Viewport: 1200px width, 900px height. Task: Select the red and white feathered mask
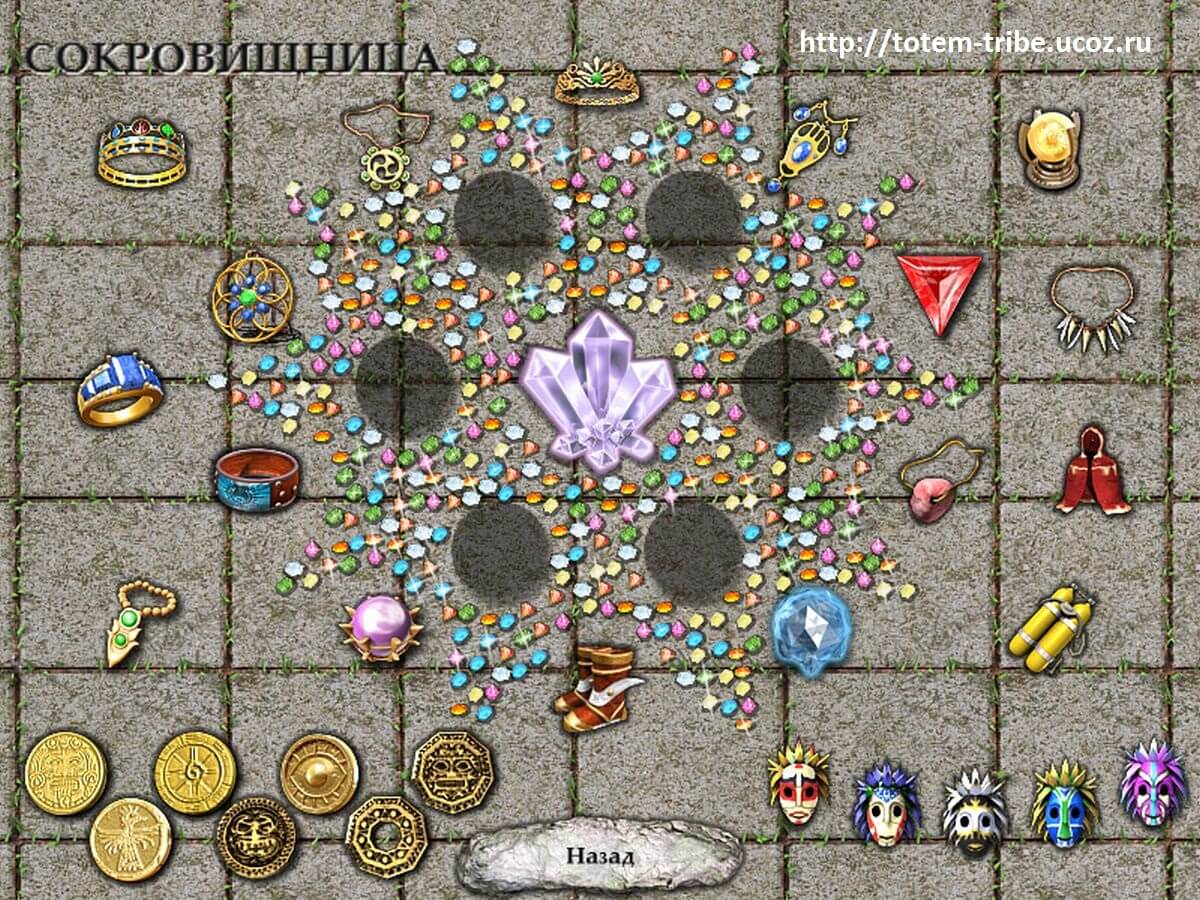799,785
